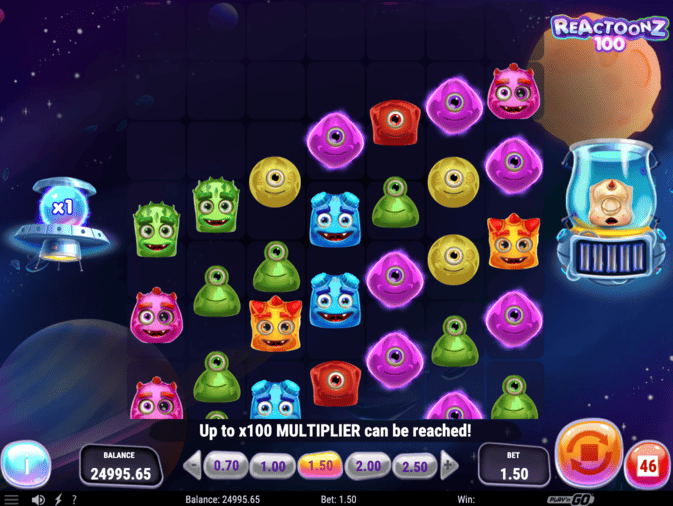The width and height of the screenshot is (673, 506).
Task: Toggle the sound speaker icon
Action: coord(38,499)
